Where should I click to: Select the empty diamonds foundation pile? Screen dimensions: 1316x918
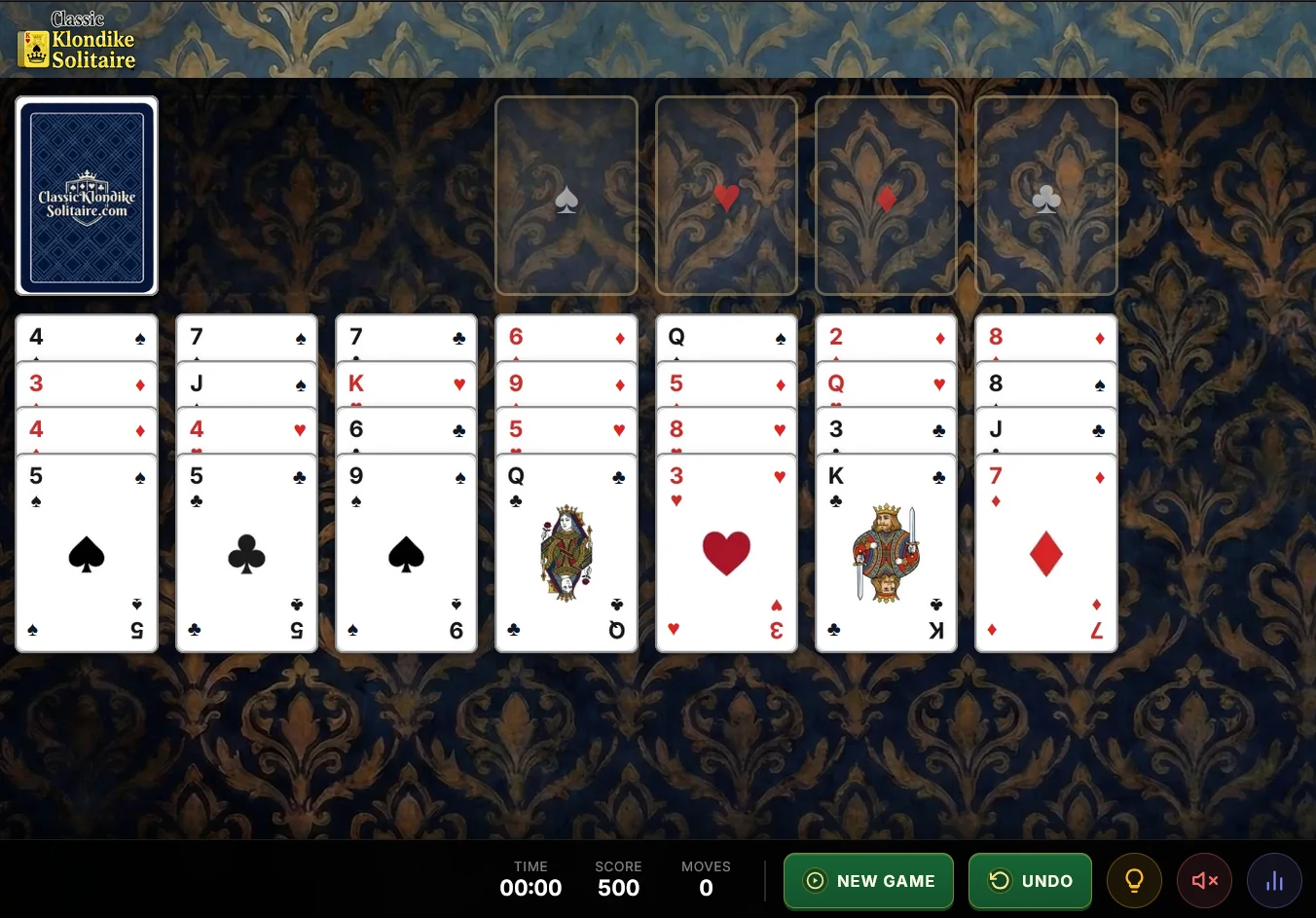pos(886,196)
